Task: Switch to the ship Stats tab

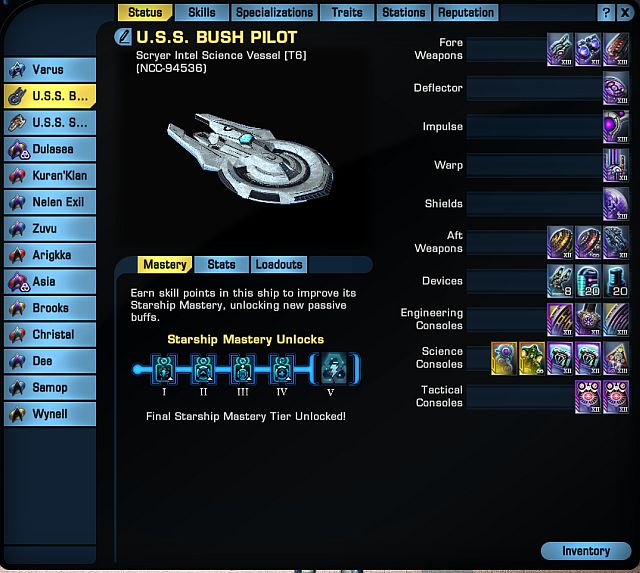Action: tap(221, 265)
